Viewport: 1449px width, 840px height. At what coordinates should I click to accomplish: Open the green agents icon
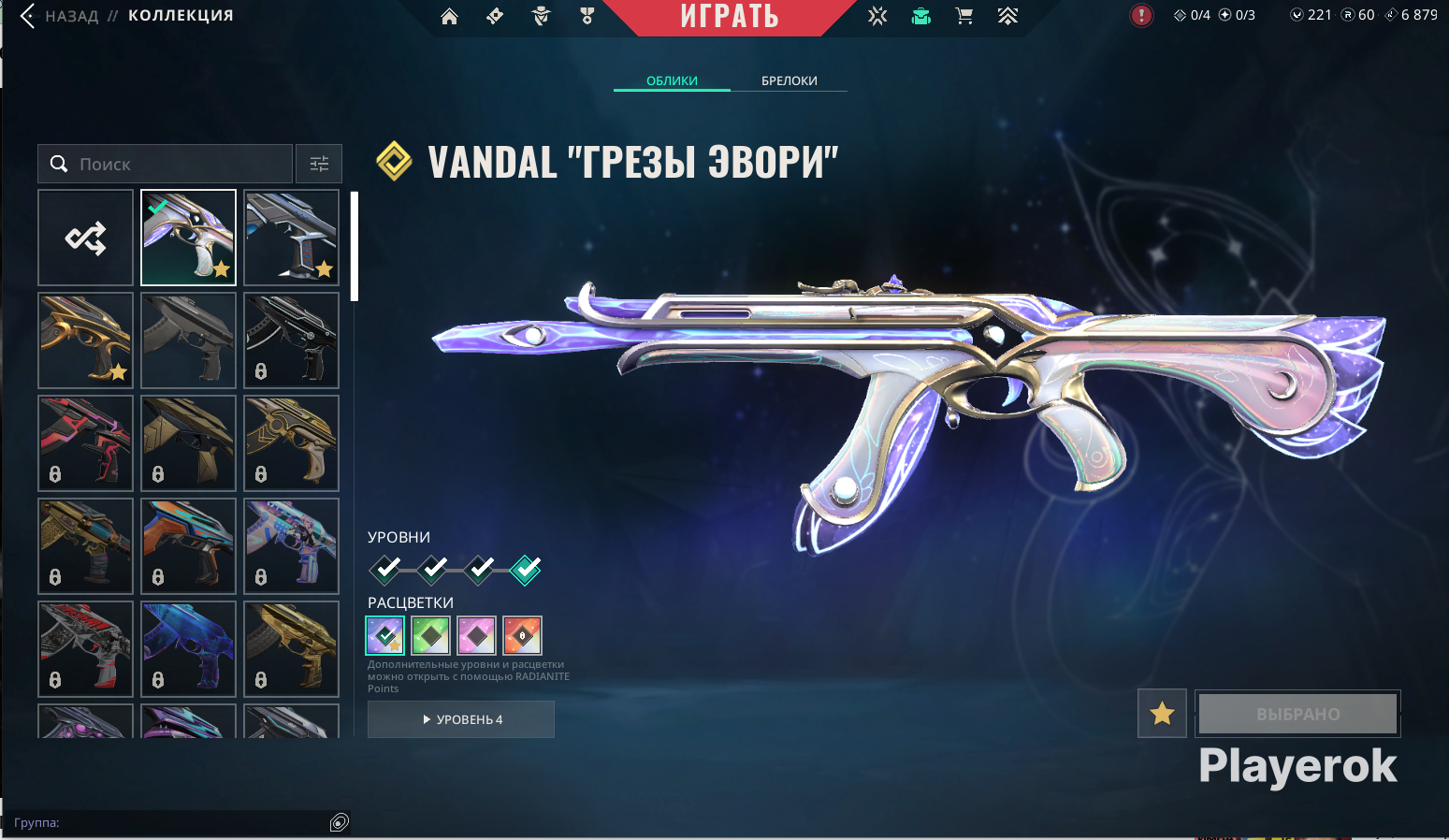[921, 16]
